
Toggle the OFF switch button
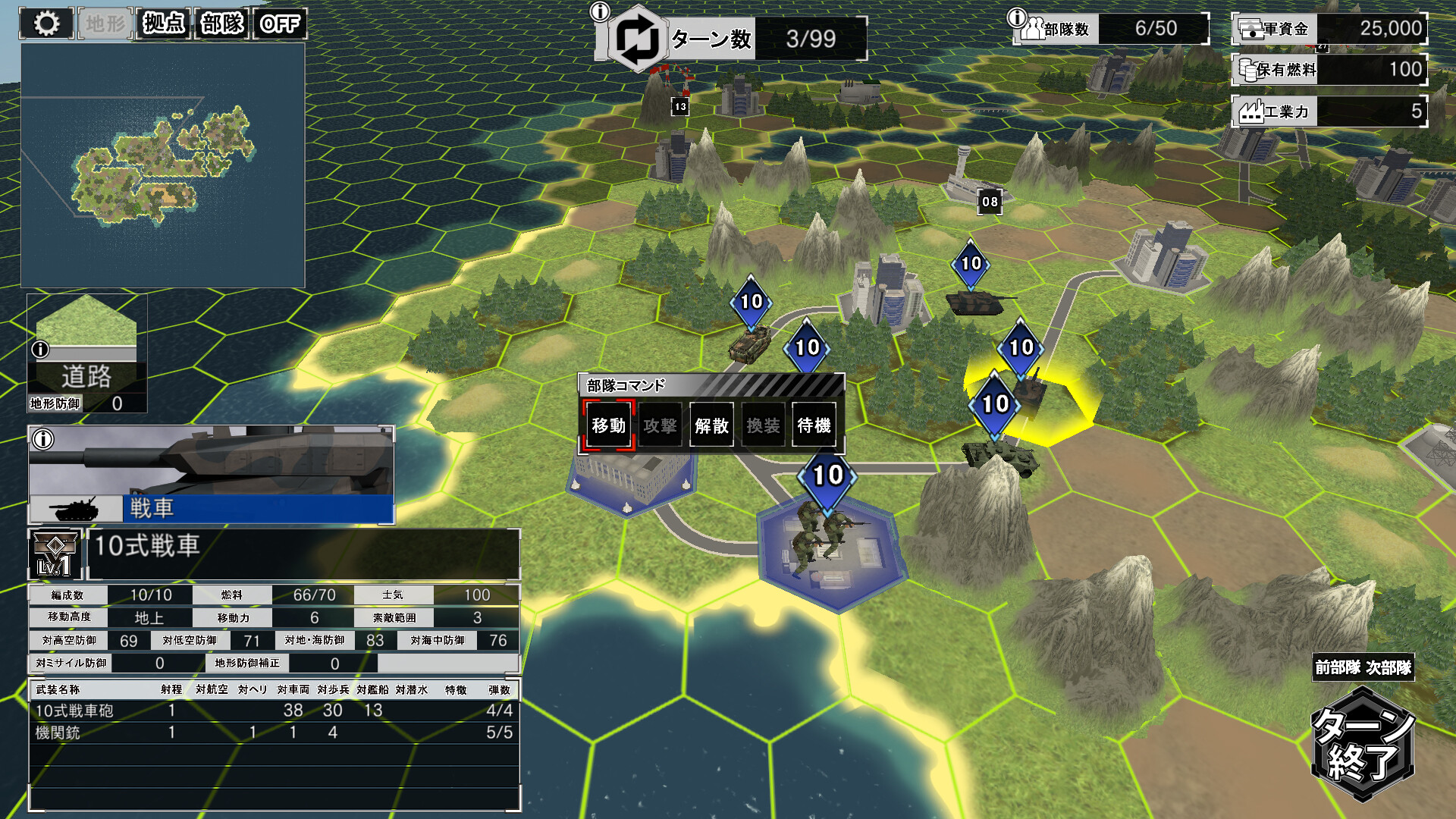click(x=280, y=24)
